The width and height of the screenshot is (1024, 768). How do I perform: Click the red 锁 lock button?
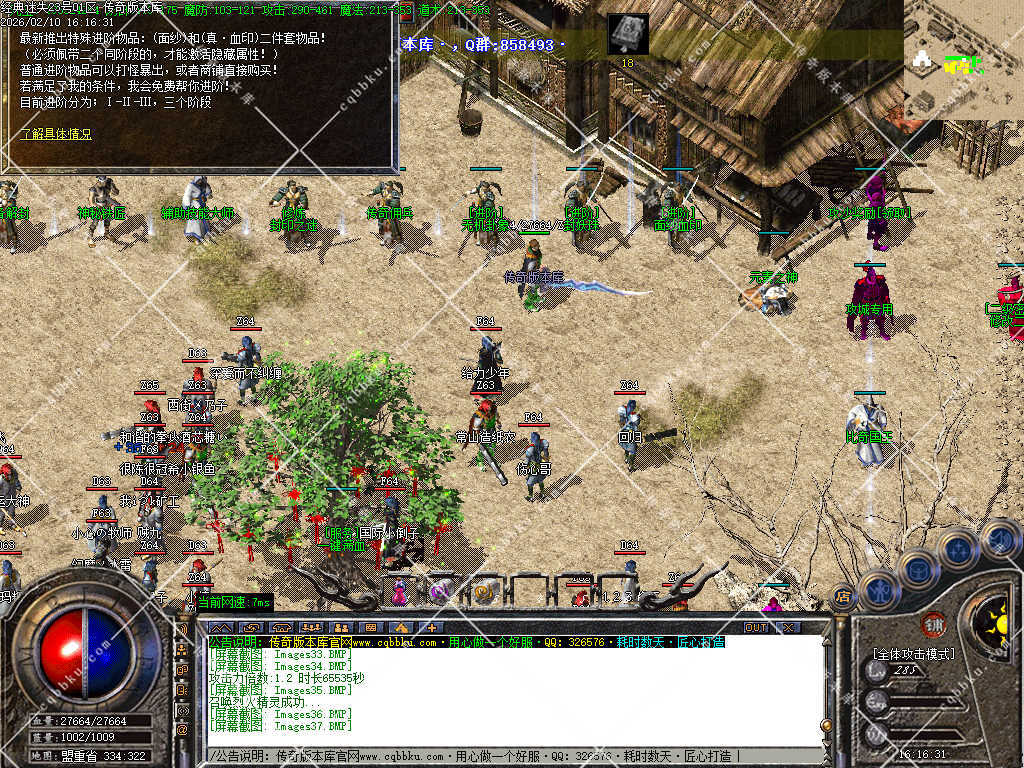click(932, 624)
